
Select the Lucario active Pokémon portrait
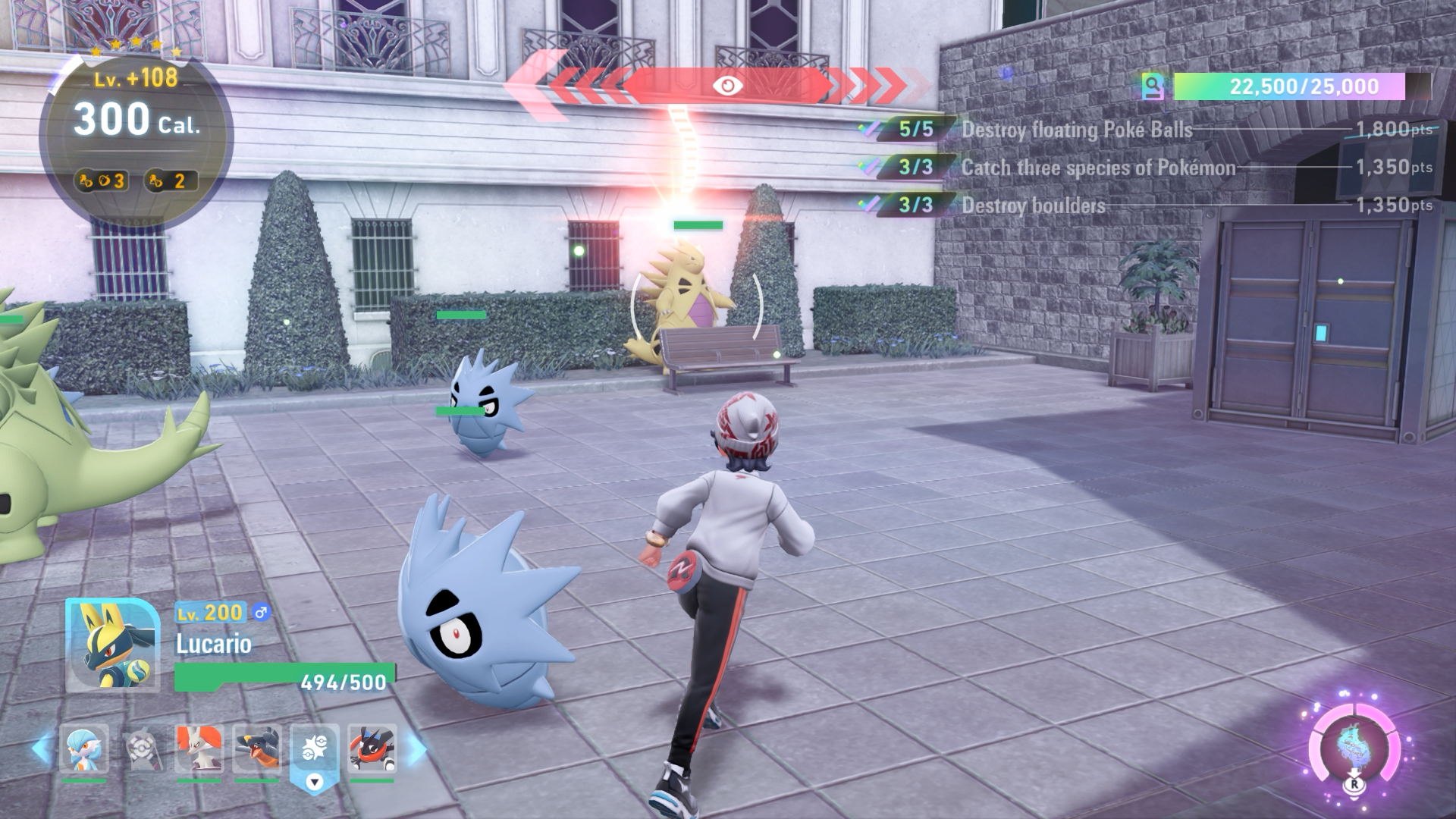point(112,645)
